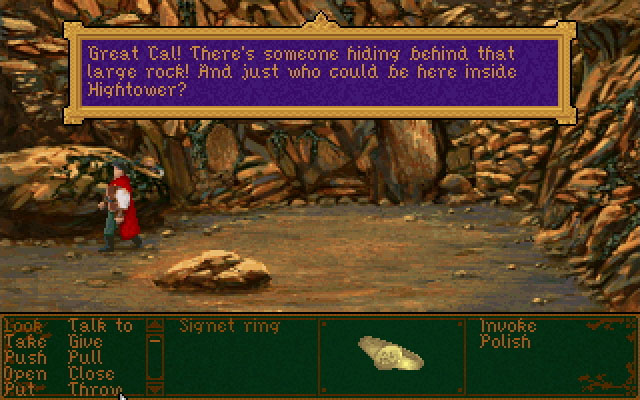
Task: Activate the Pull verb
Action: [85, 357]
